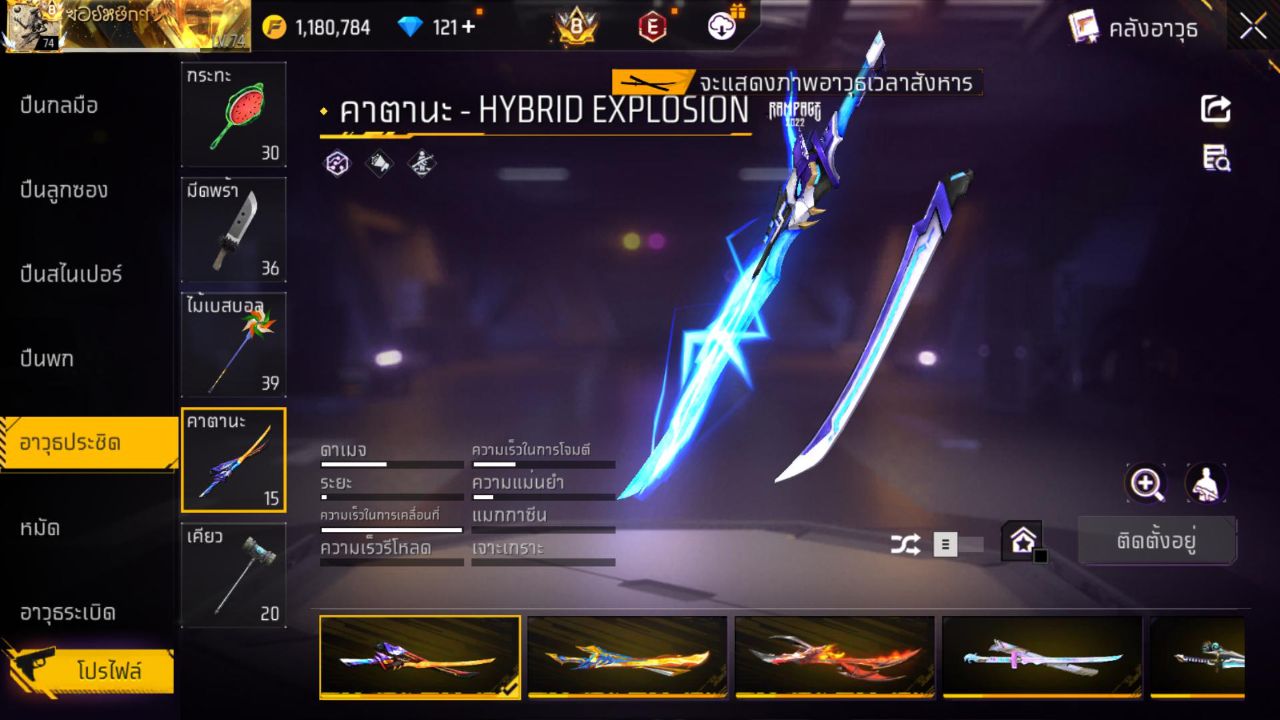
Task: Open the Rampage hexagon attribute icon
Action: pyautogui.click(x=337, y=162)
